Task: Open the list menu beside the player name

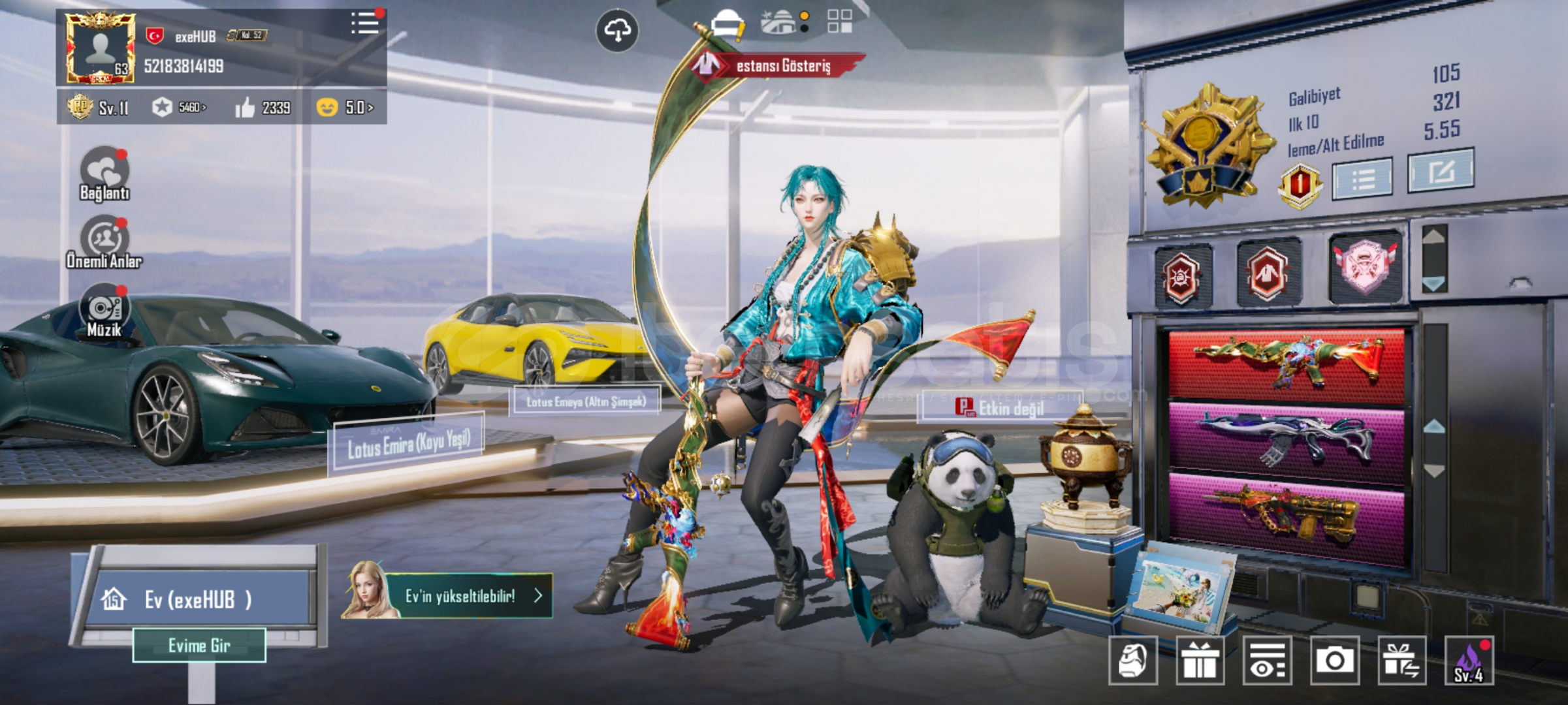Action: click(x=364, y=24)
